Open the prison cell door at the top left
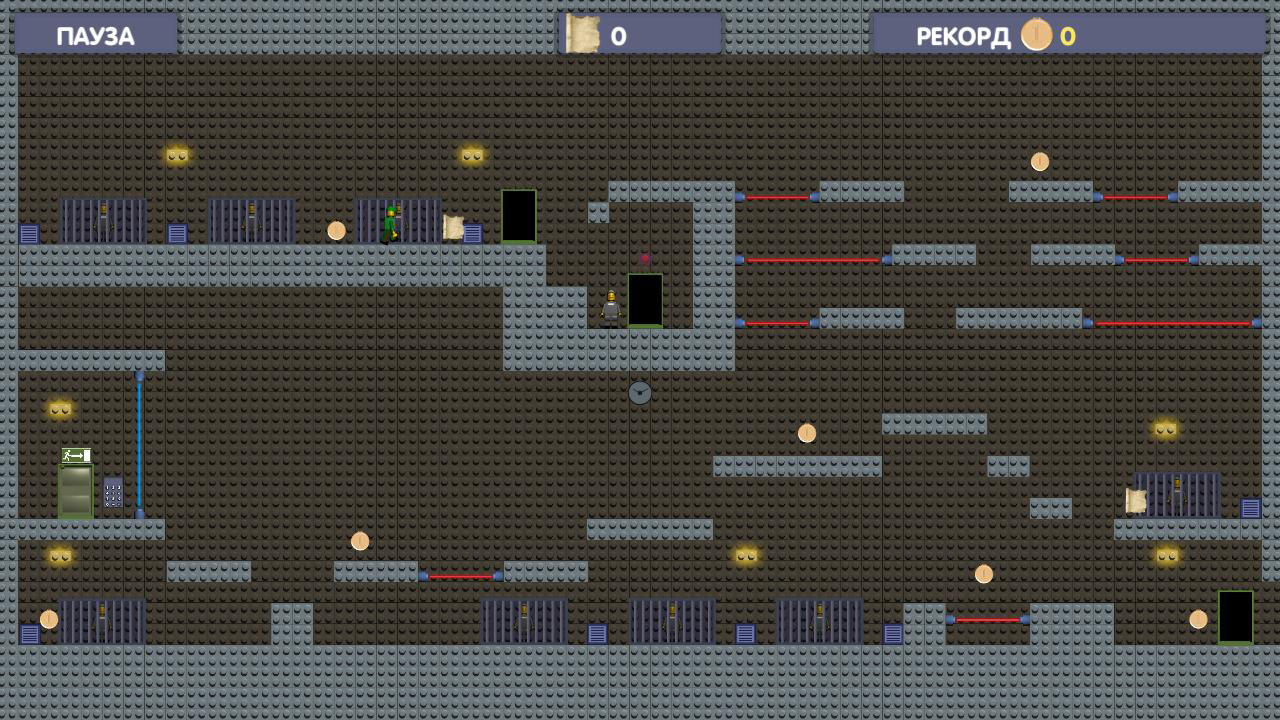Screen dimensions: 1280x720 [x=103, y=220]
